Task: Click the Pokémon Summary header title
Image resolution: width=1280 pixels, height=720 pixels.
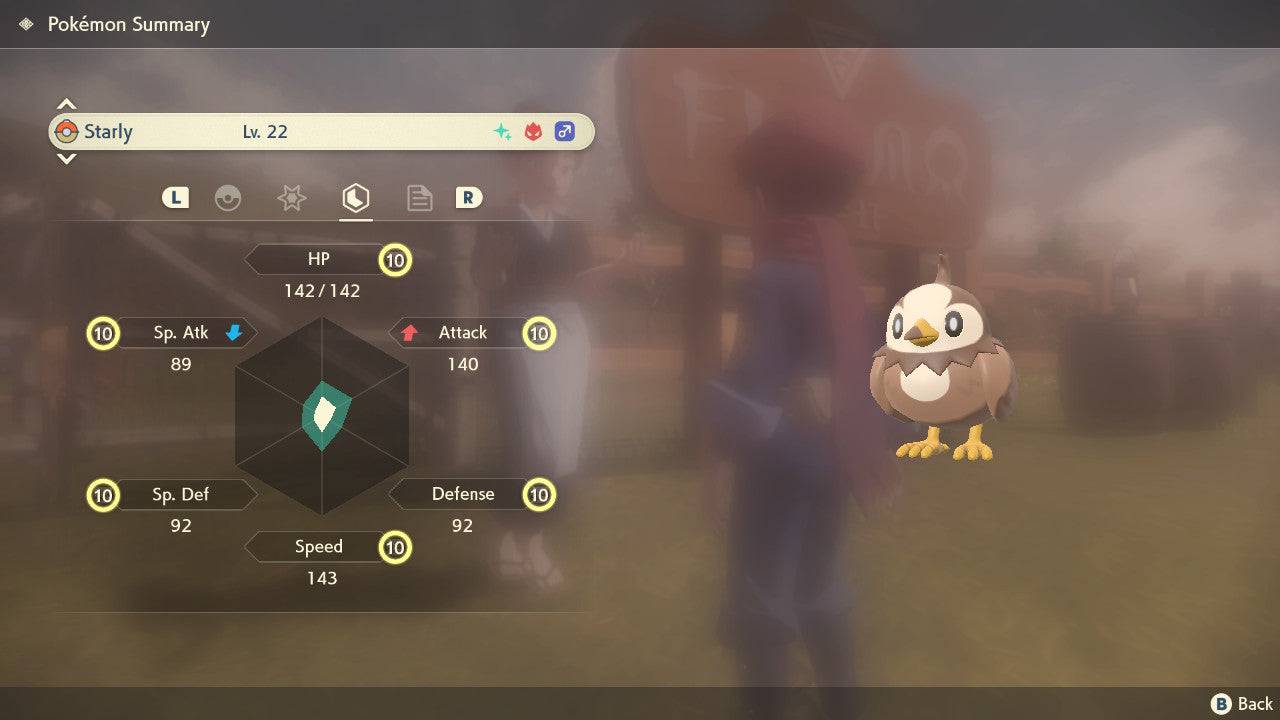Action: click(x=128, y=24)
